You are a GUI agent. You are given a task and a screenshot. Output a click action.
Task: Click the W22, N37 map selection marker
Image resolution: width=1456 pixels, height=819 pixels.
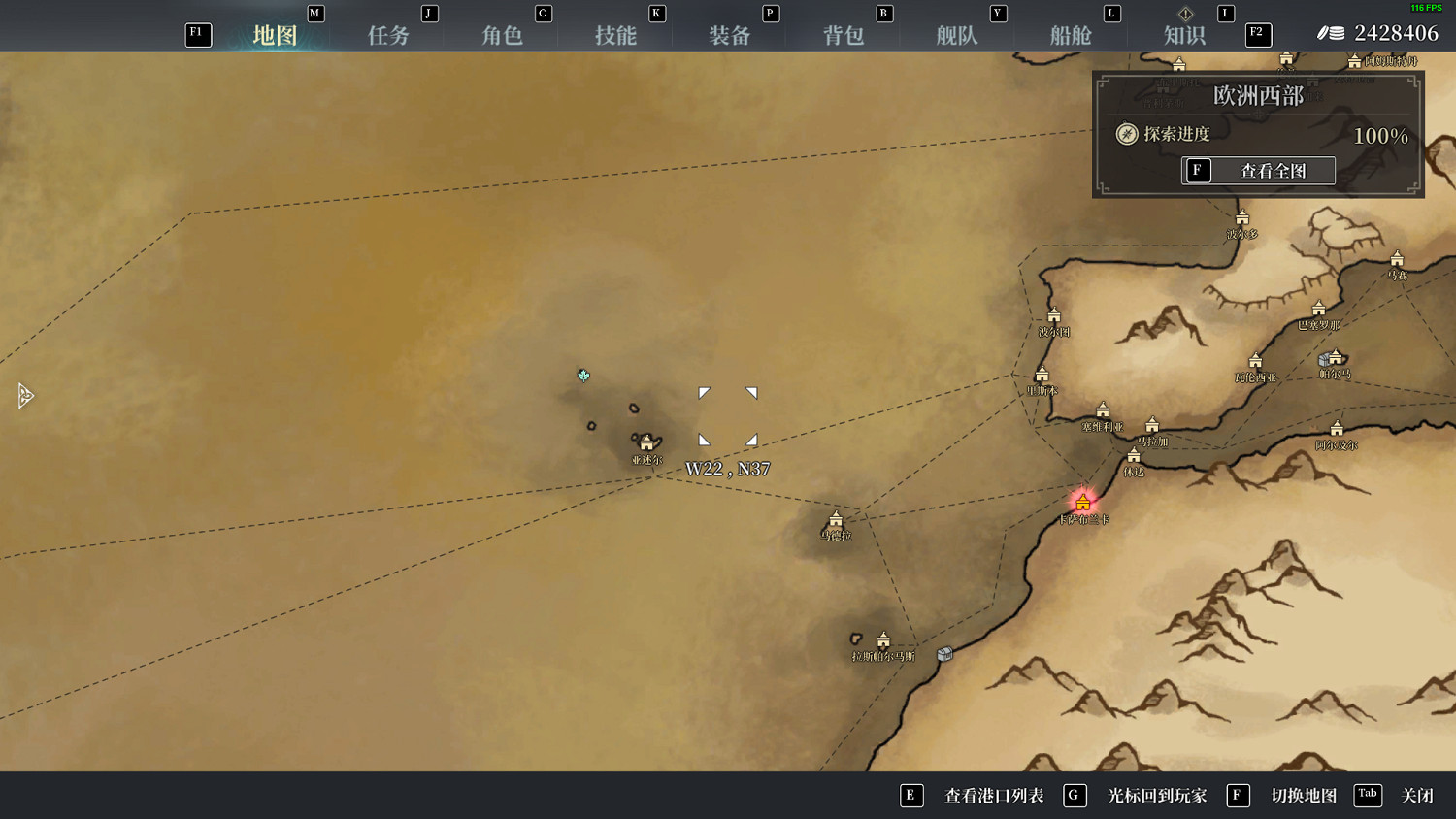(x=728, y=415)
